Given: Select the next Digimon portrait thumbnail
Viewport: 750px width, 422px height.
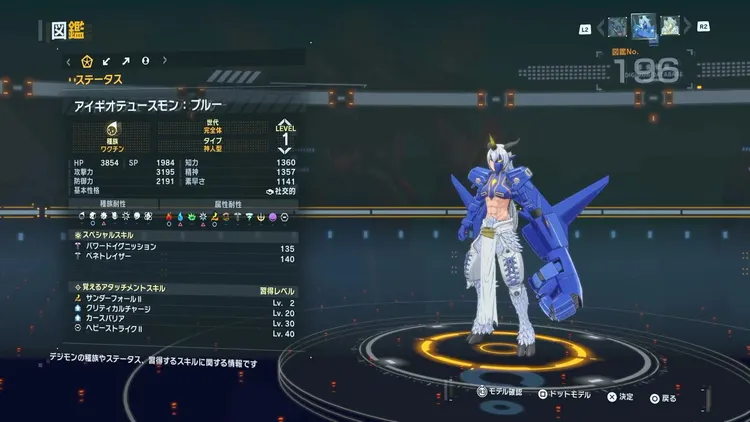Looking at the screenshot, I should (669, 26).
